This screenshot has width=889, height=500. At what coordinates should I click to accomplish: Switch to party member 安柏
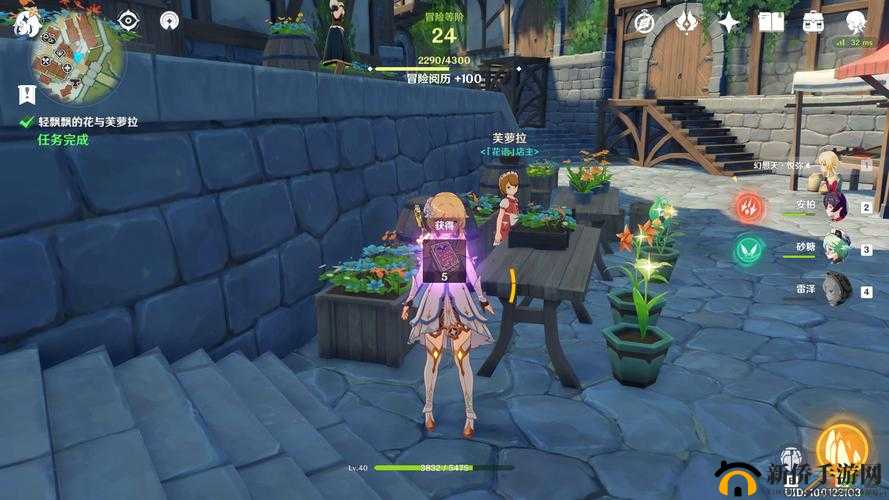coord(835,208)
